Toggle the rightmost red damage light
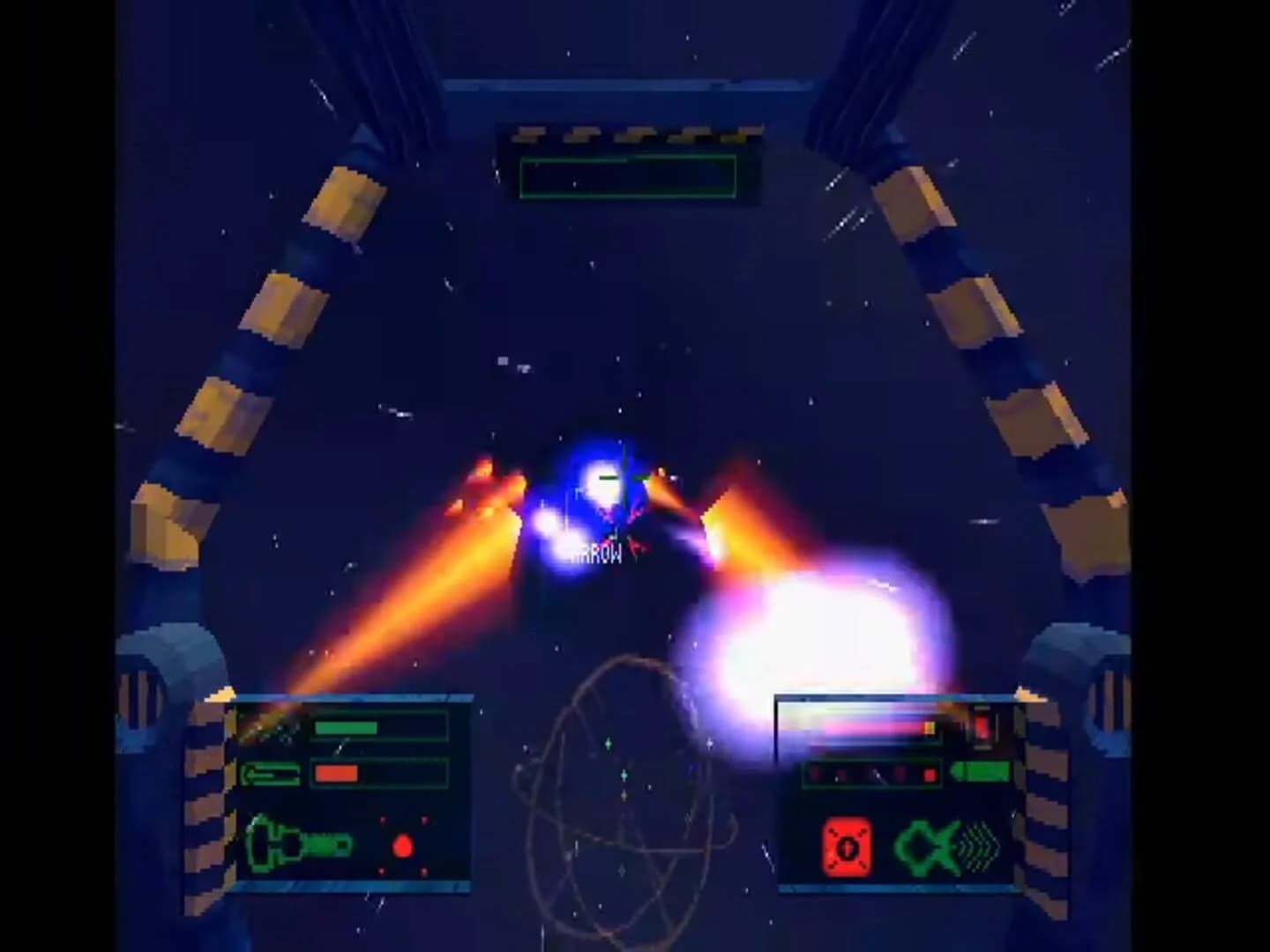Screen dimensions: 1270x952 click(x=930, y=775)
